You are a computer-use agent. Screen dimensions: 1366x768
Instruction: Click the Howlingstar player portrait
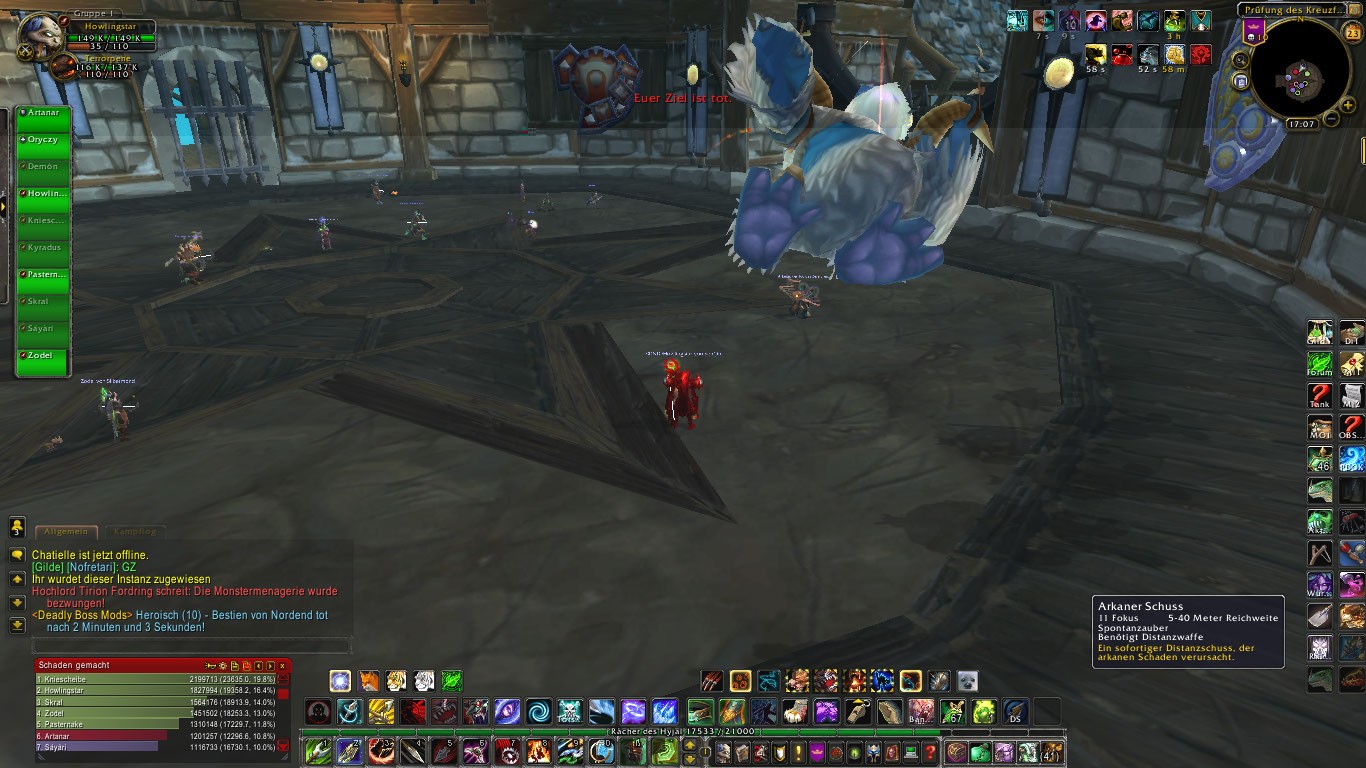coord(42,35)
